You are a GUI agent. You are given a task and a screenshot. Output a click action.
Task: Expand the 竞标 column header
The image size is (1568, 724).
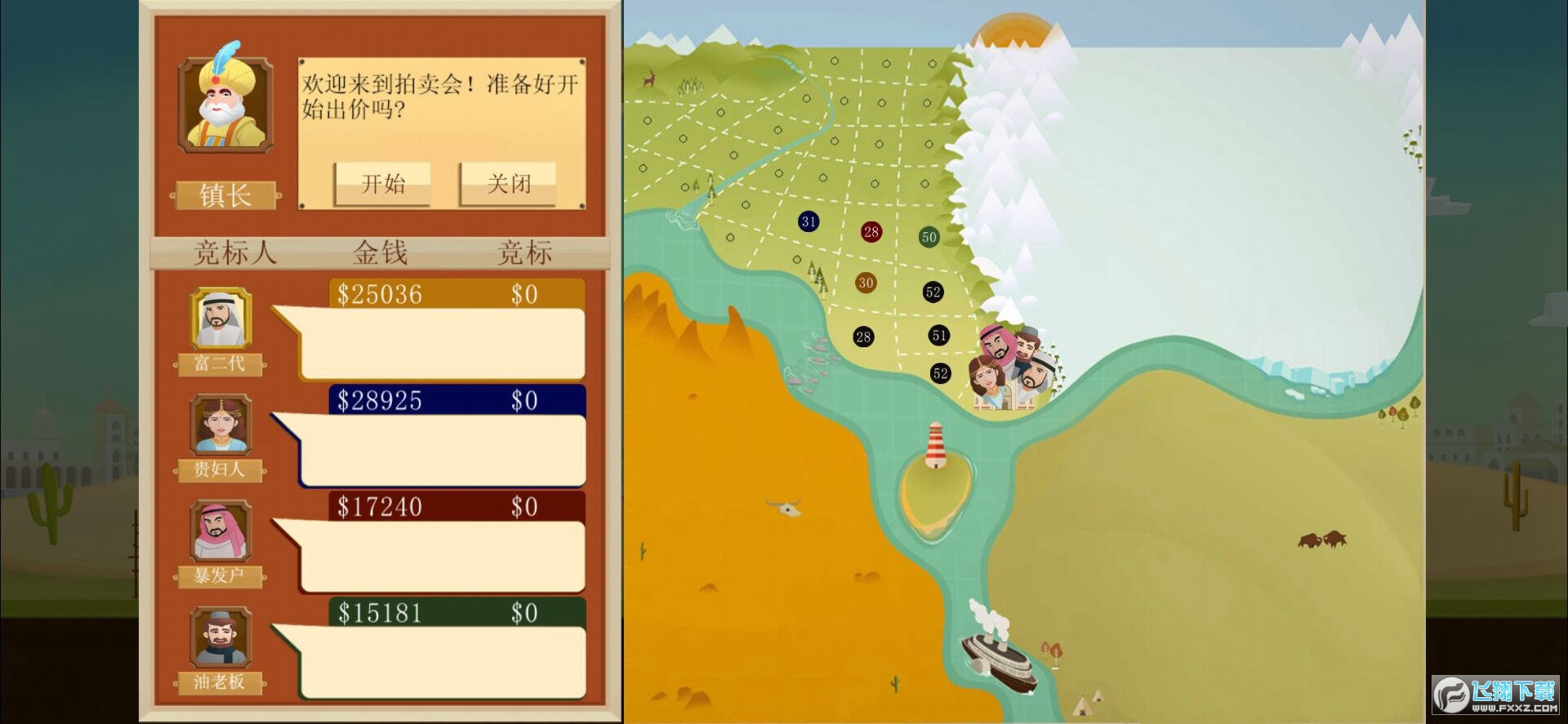tap(525, 252)
